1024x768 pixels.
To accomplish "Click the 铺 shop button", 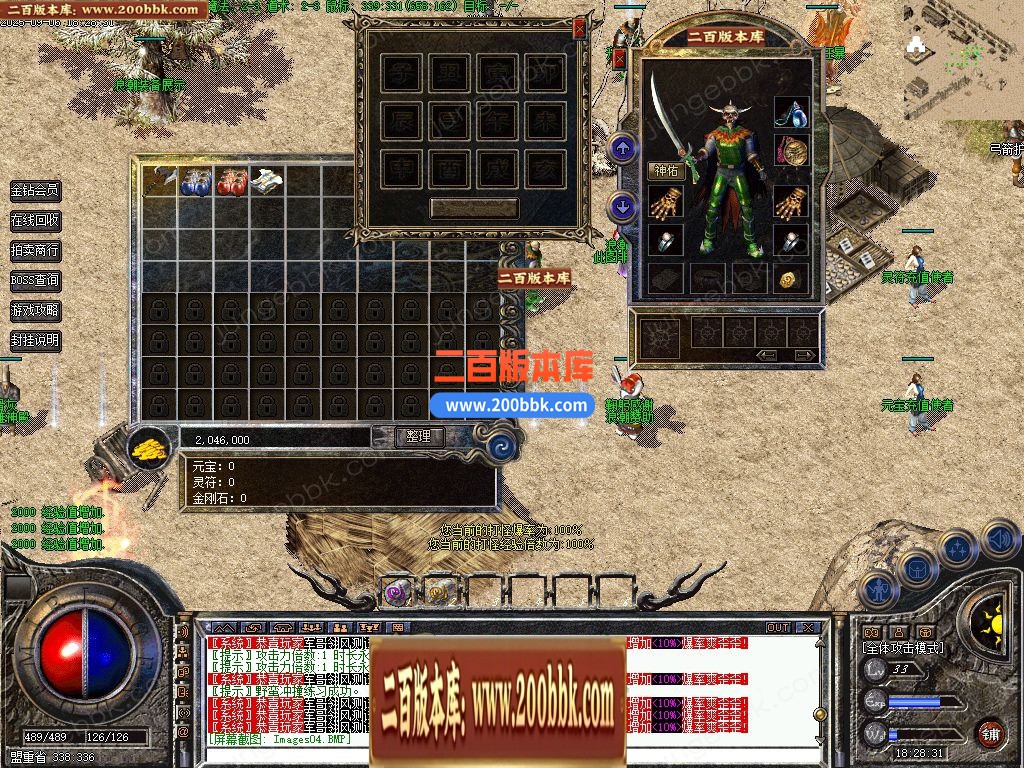I will pyautogui.click(x=990, y=733).
